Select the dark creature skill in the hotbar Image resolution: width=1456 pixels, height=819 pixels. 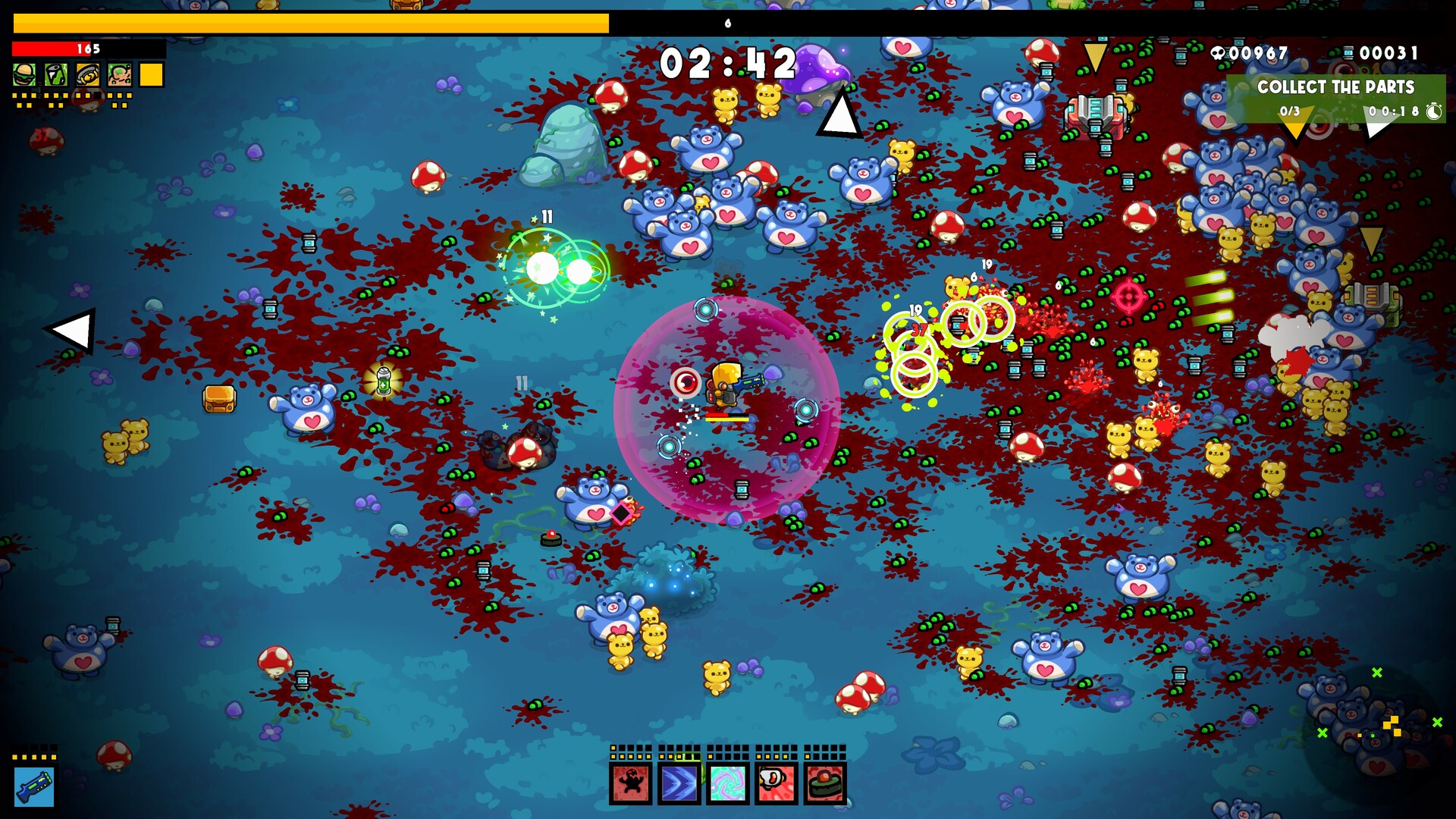coord(630,783)
